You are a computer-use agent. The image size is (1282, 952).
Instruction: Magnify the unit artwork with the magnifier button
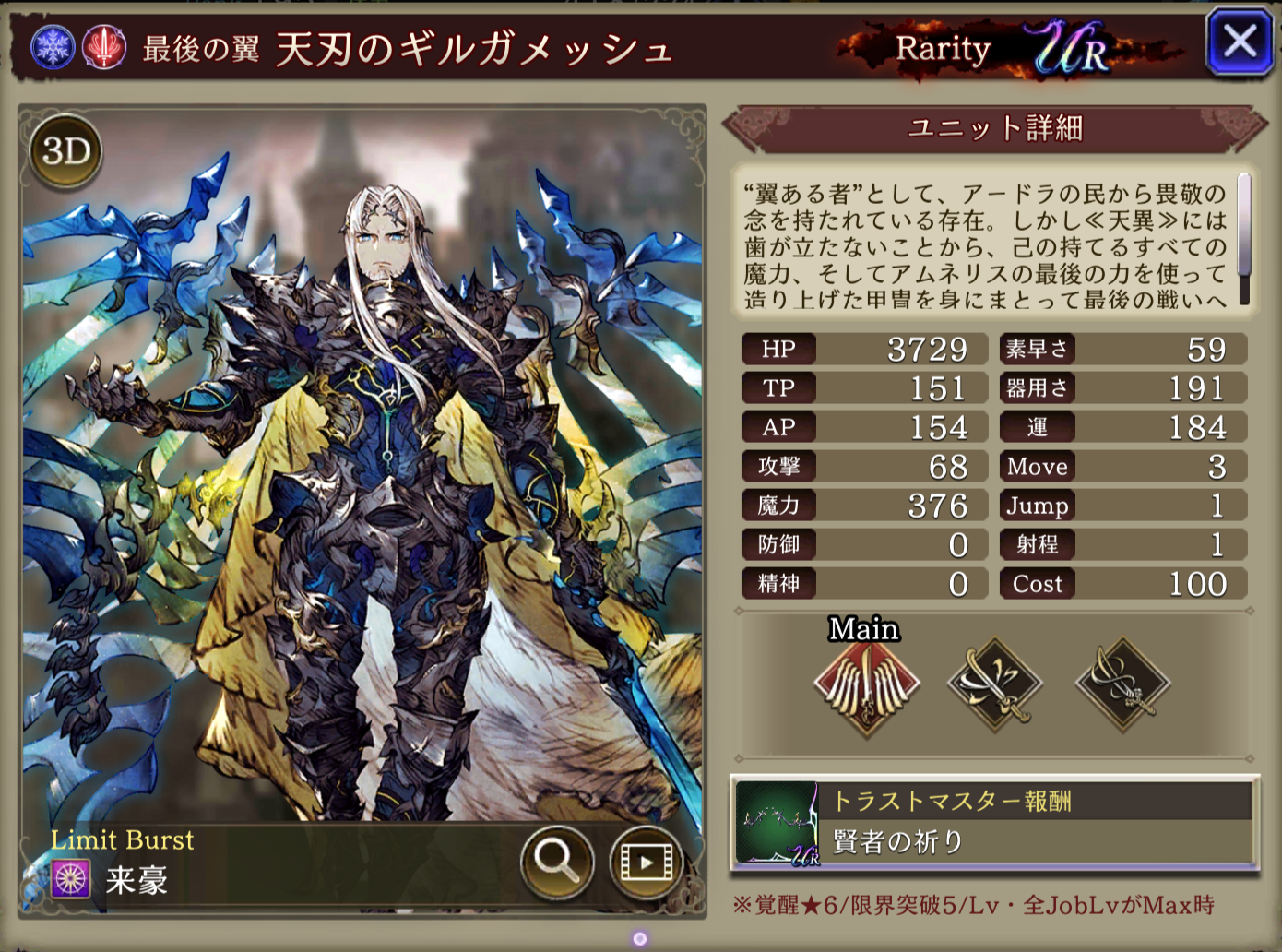[556, 862]
